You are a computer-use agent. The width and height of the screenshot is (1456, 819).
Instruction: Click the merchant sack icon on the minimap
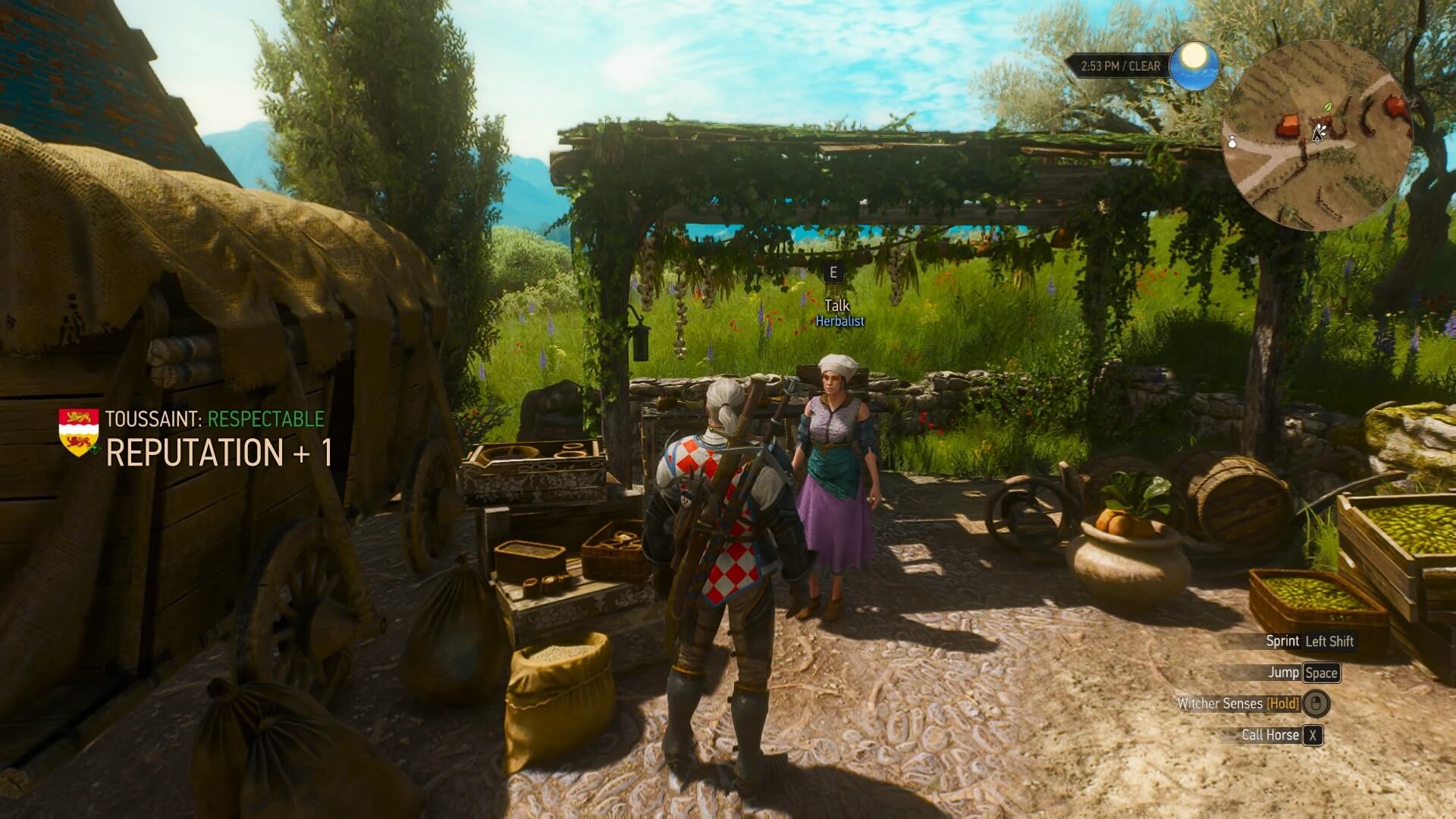click(1232, 143)
